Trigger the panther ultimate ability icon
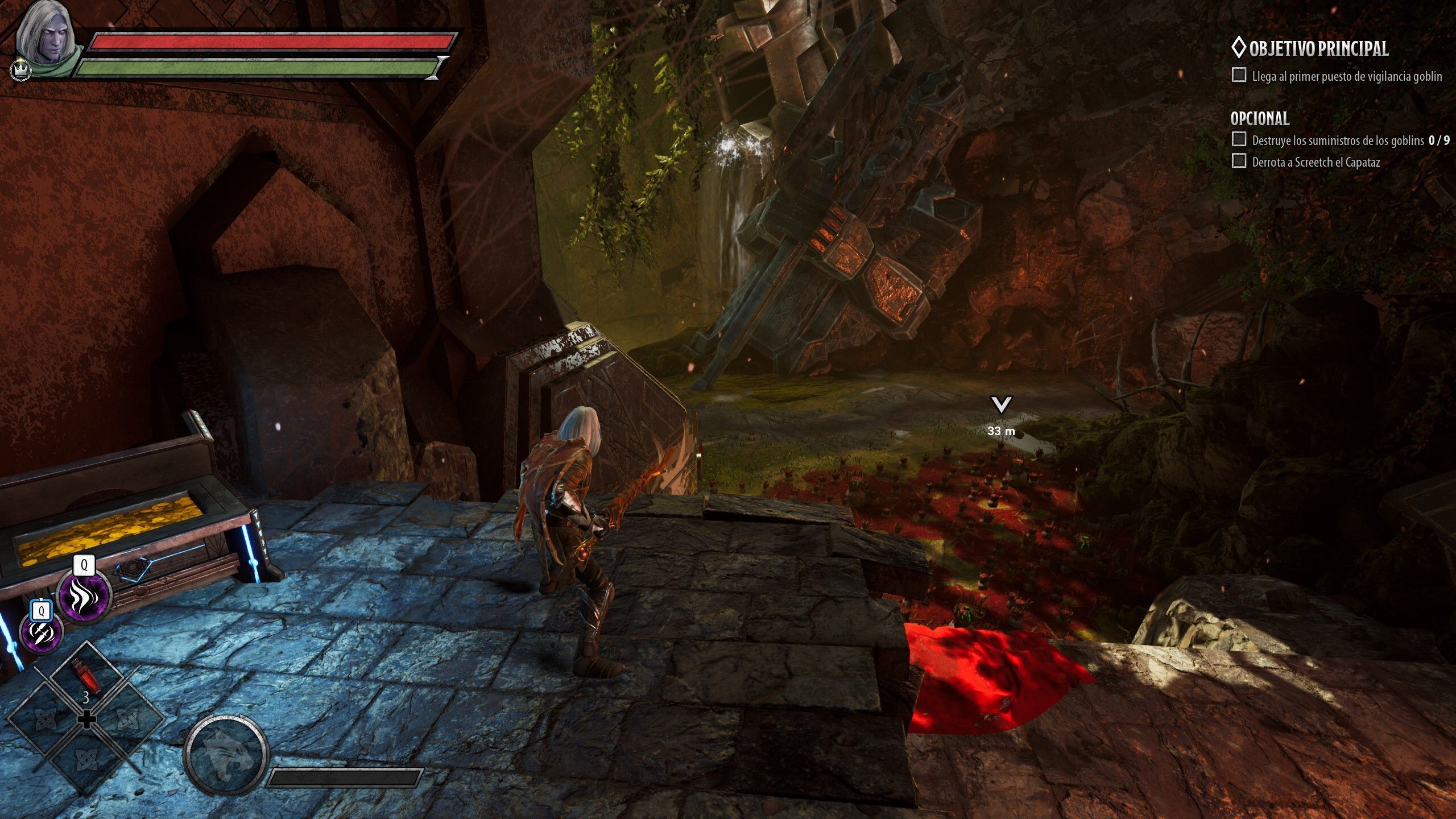Image resolution: width=1456 pixels, height=819 pixels. [x=226, y=754]
